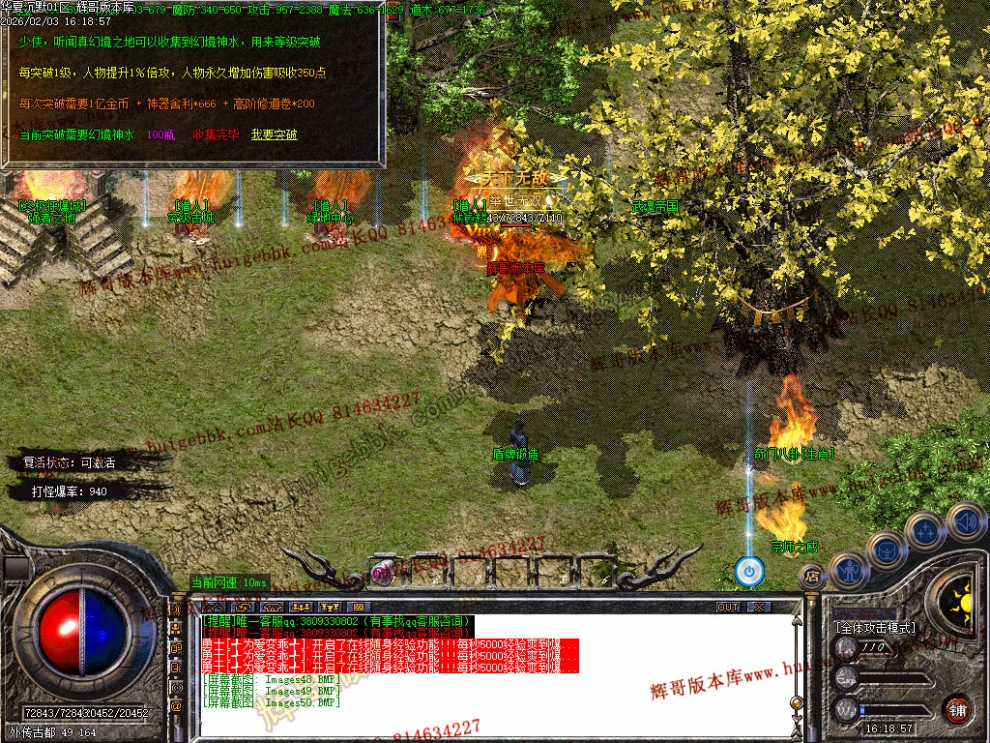Screen dimensions: 990x743
Task: Open the character figure round button
Action: pos(849,570)
